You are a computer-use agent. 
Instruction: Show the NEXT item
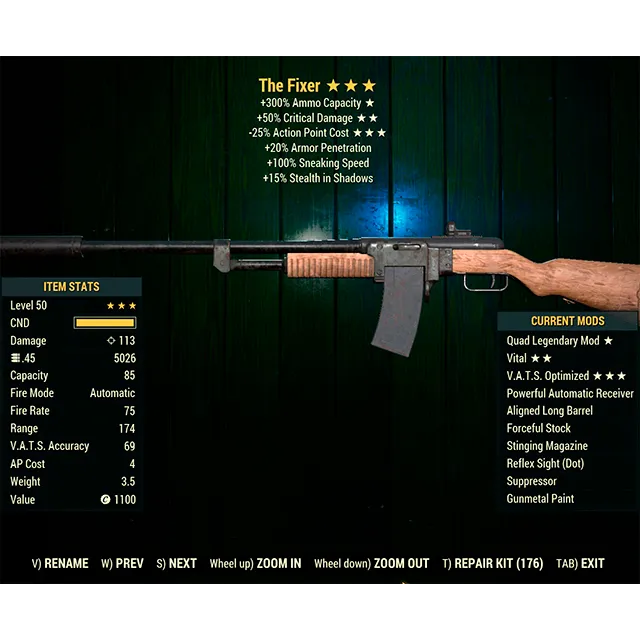click(x=177, y=564)
